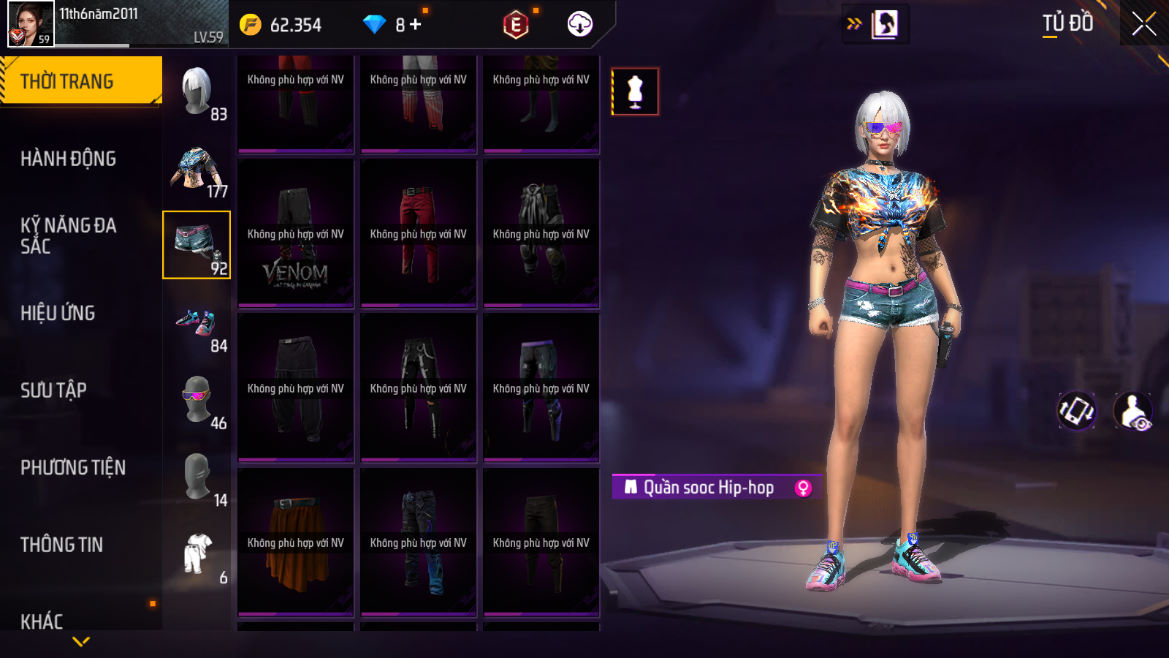Click the rotate phone icon

click(1076, 410)
